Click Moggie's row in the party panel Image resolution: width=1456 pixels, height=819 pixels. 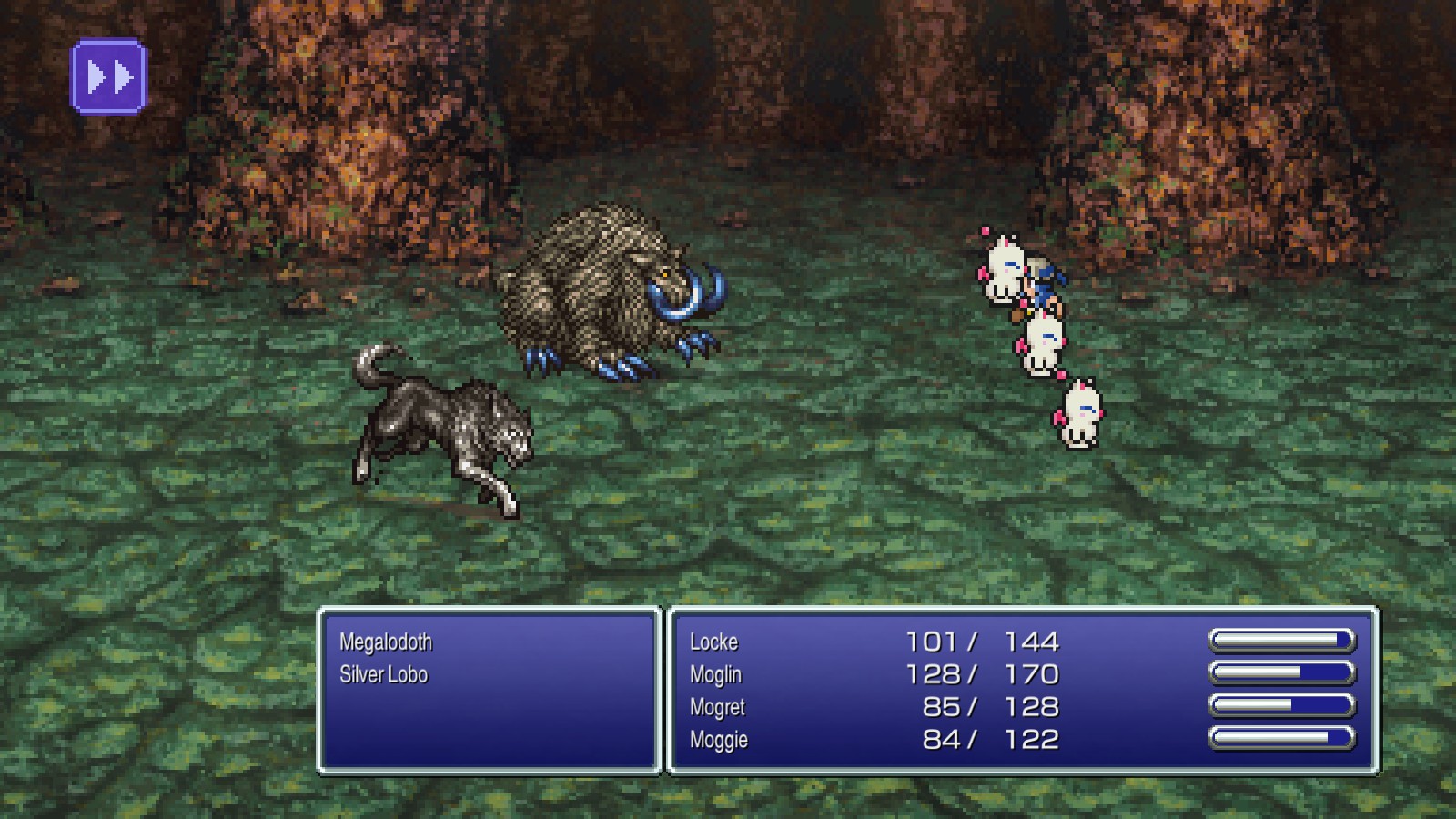(719, 740)
